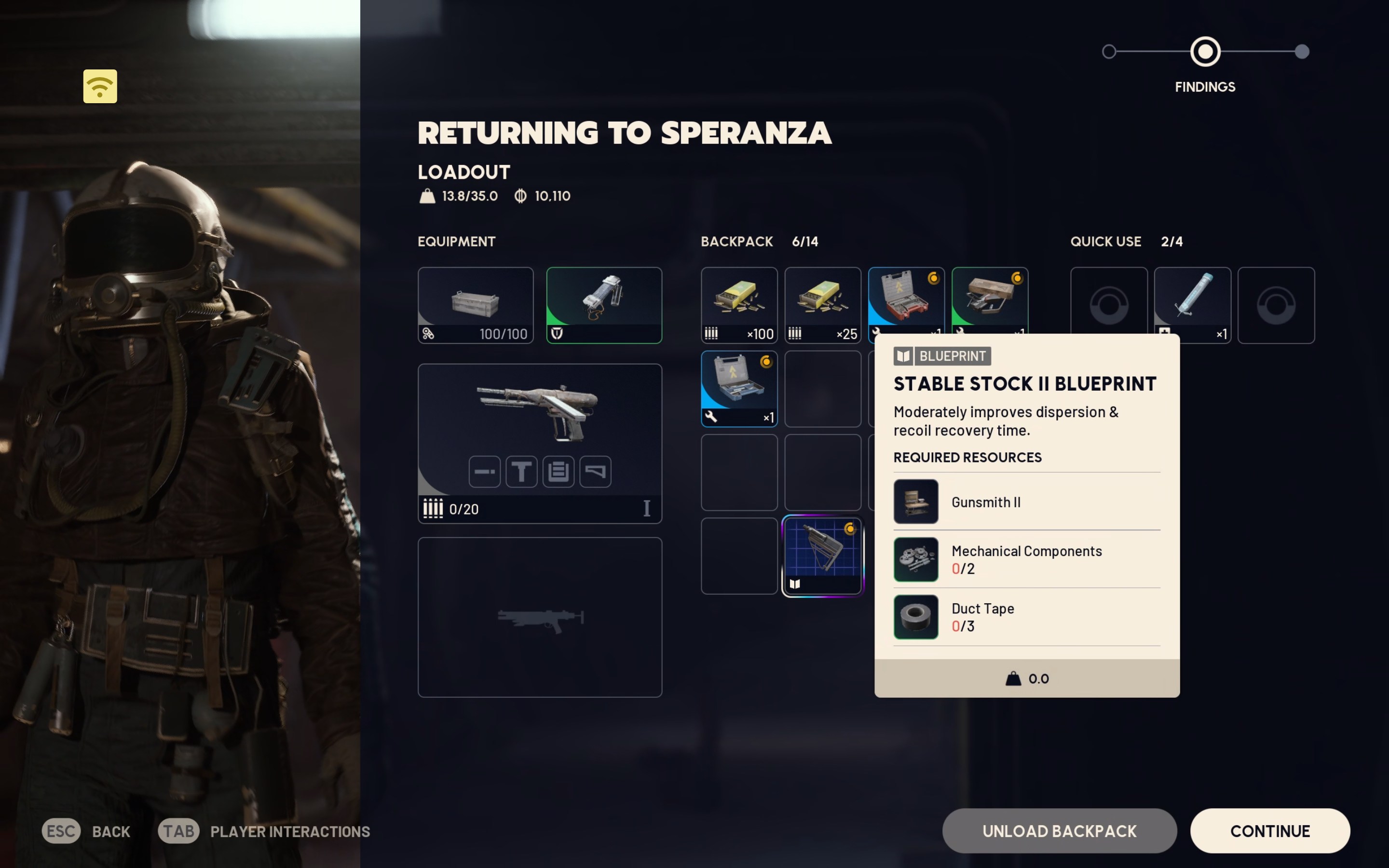Select the primary weapon slot

[x=540, y=413]
